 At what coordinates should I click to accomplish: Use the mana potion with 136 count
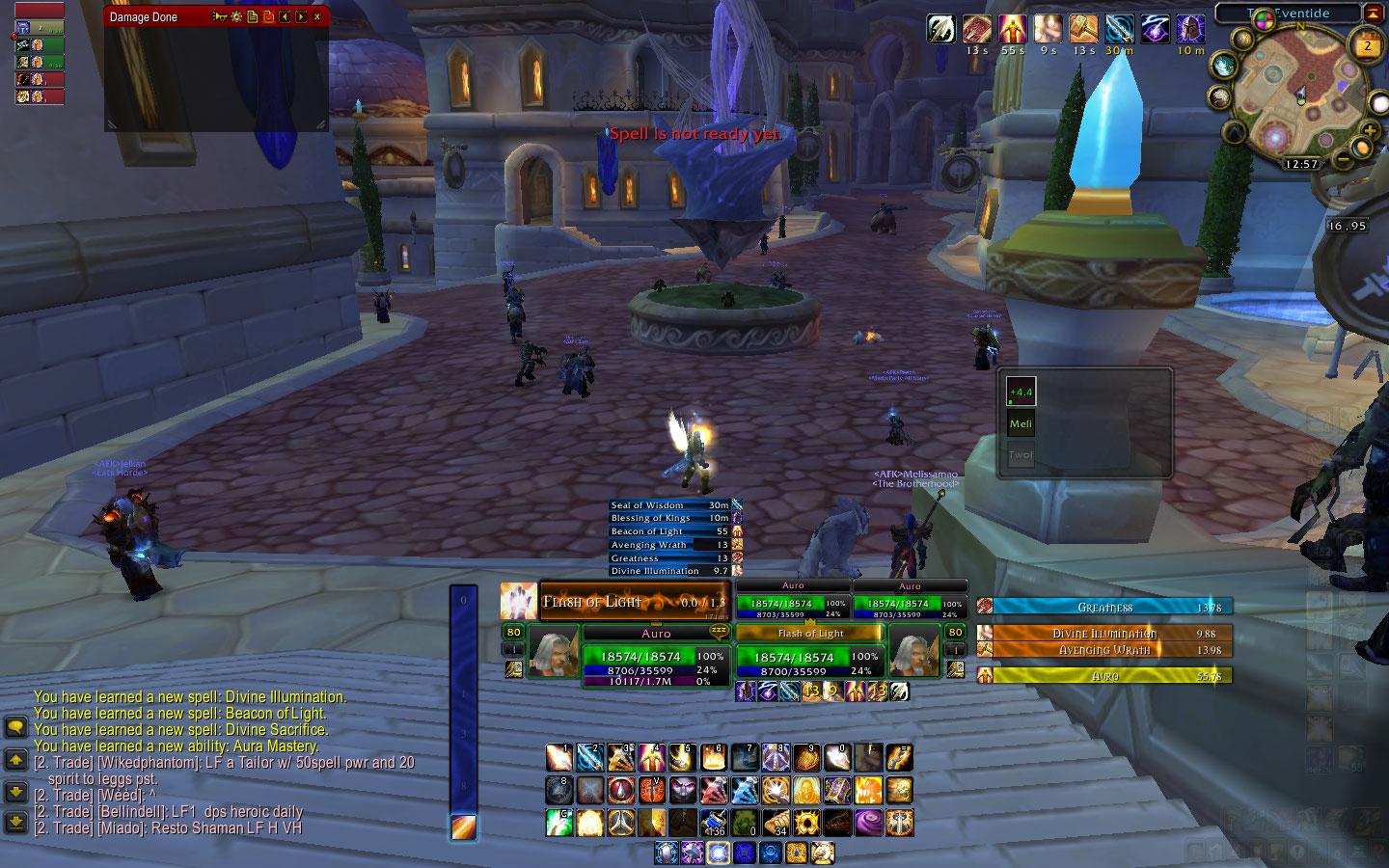coord(714,823)
